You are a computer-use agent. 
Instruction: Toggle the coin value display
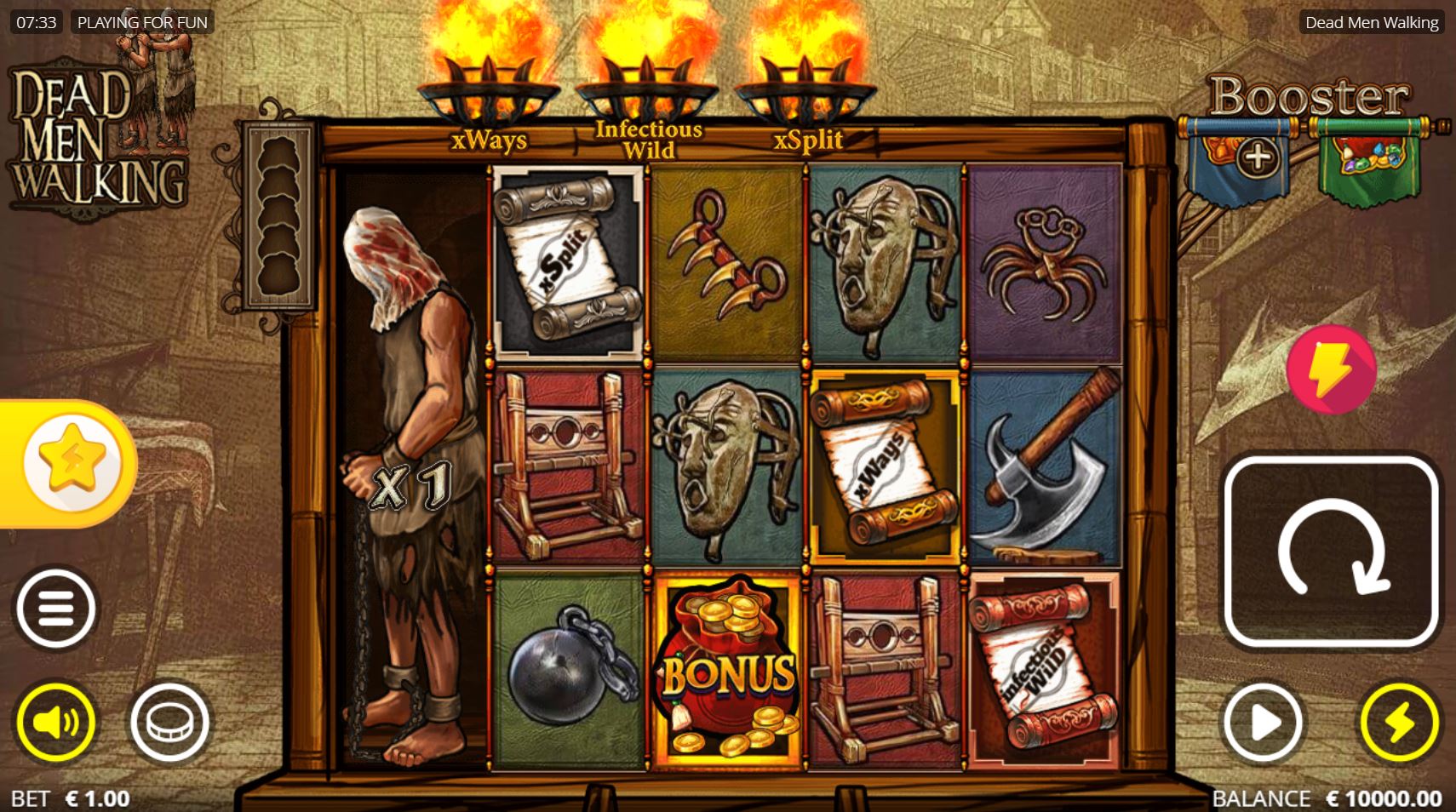(x=170, y=721)
